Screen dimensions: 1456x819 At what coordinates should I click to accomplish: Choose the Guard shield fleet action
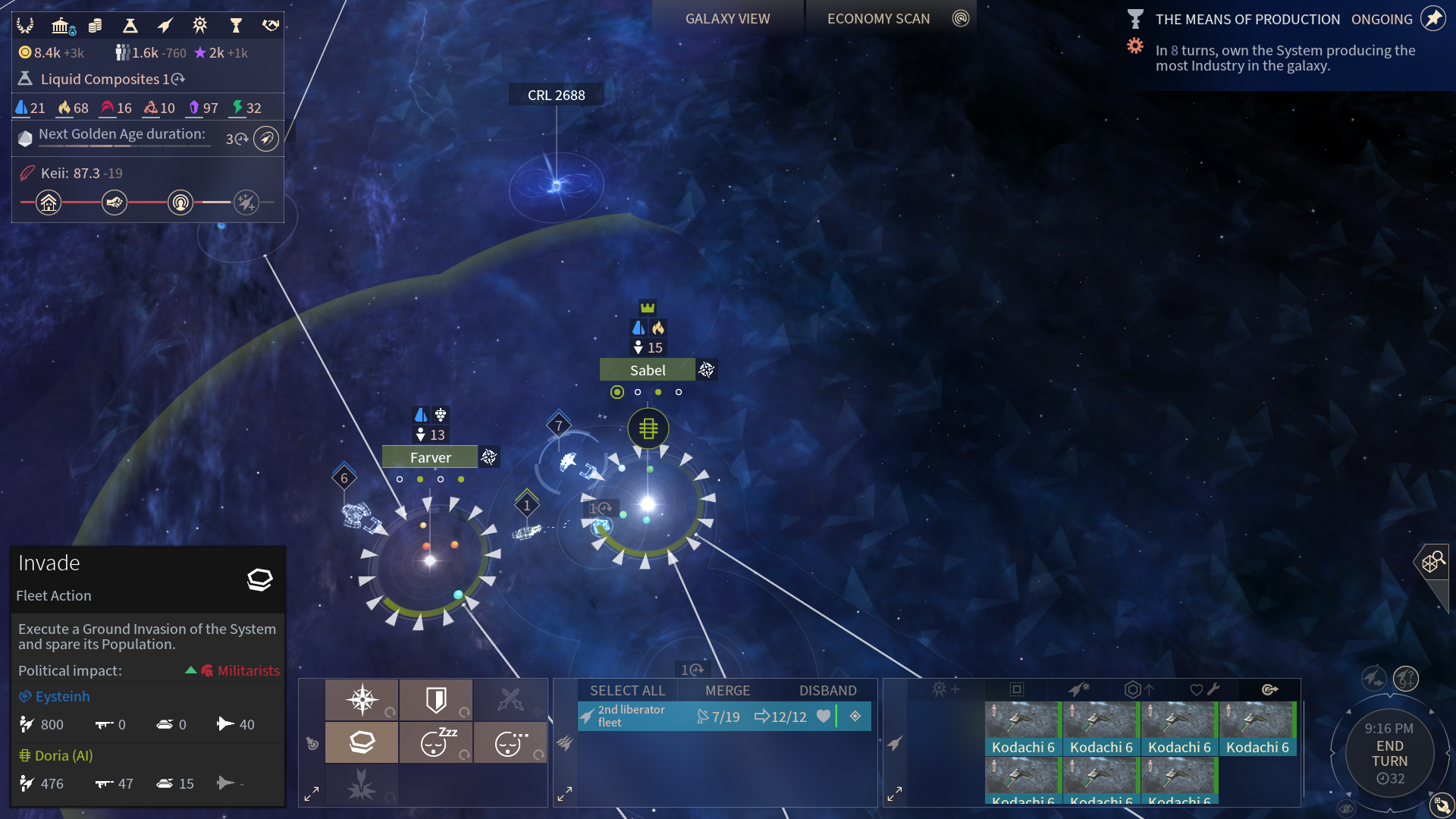coord(436,699)
